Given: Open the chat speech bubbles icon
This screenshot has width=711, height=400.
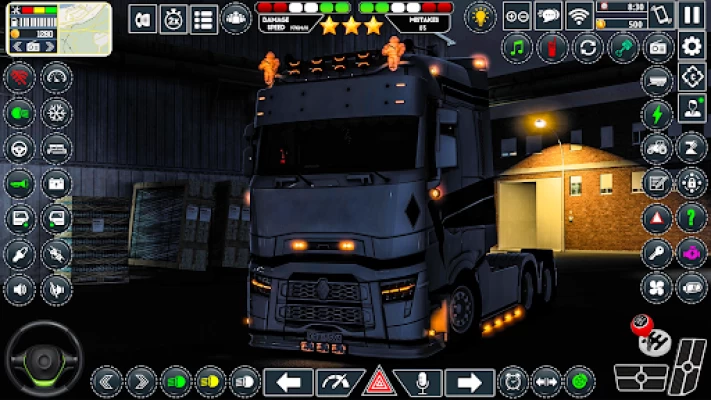Looking at the screenshot, I should [x=547, y=15].
